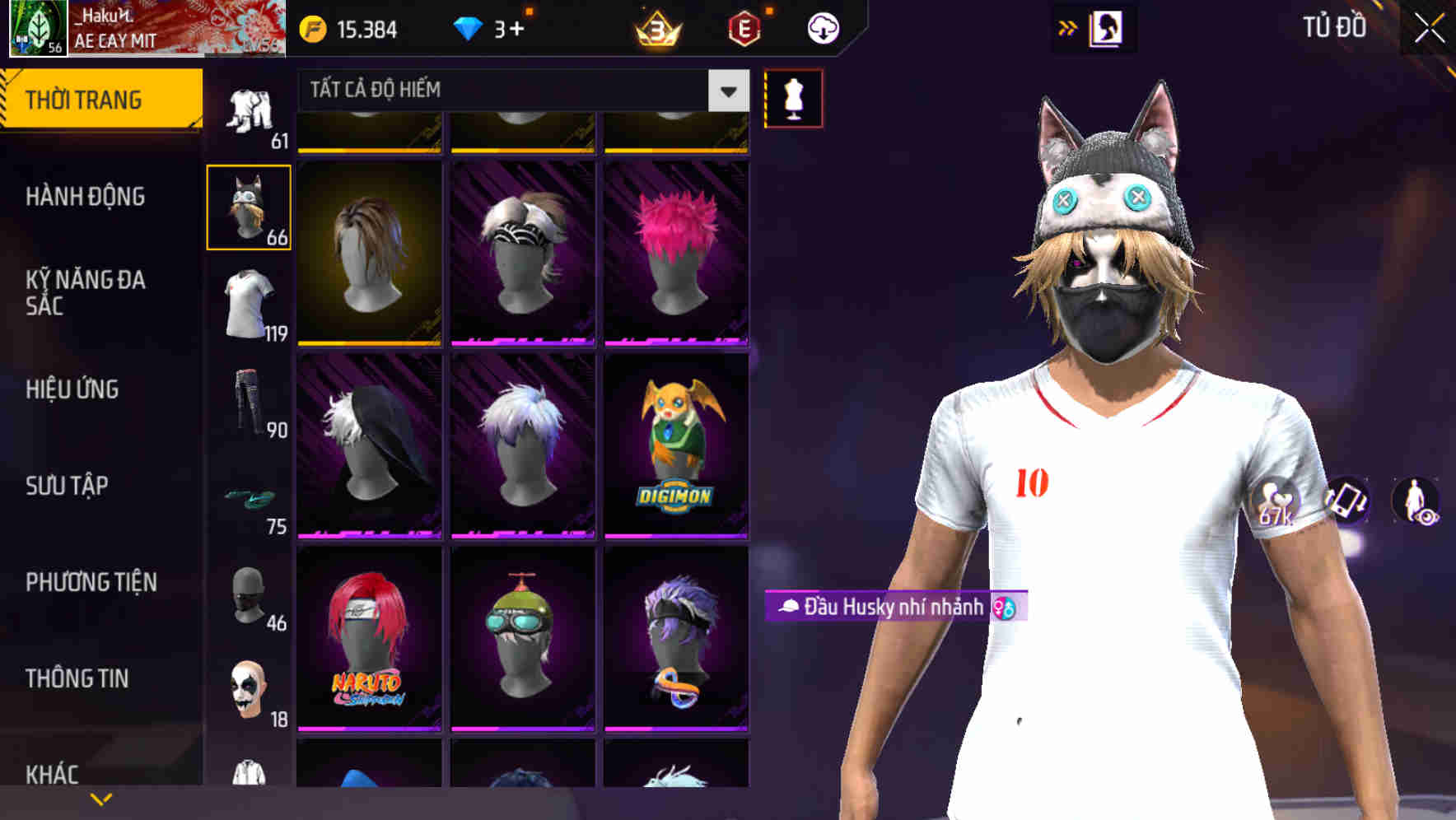Switch to the HÀNH ĐỘNG tab
Viewport: 1456px width, 820px height.
tap(86, 198)
